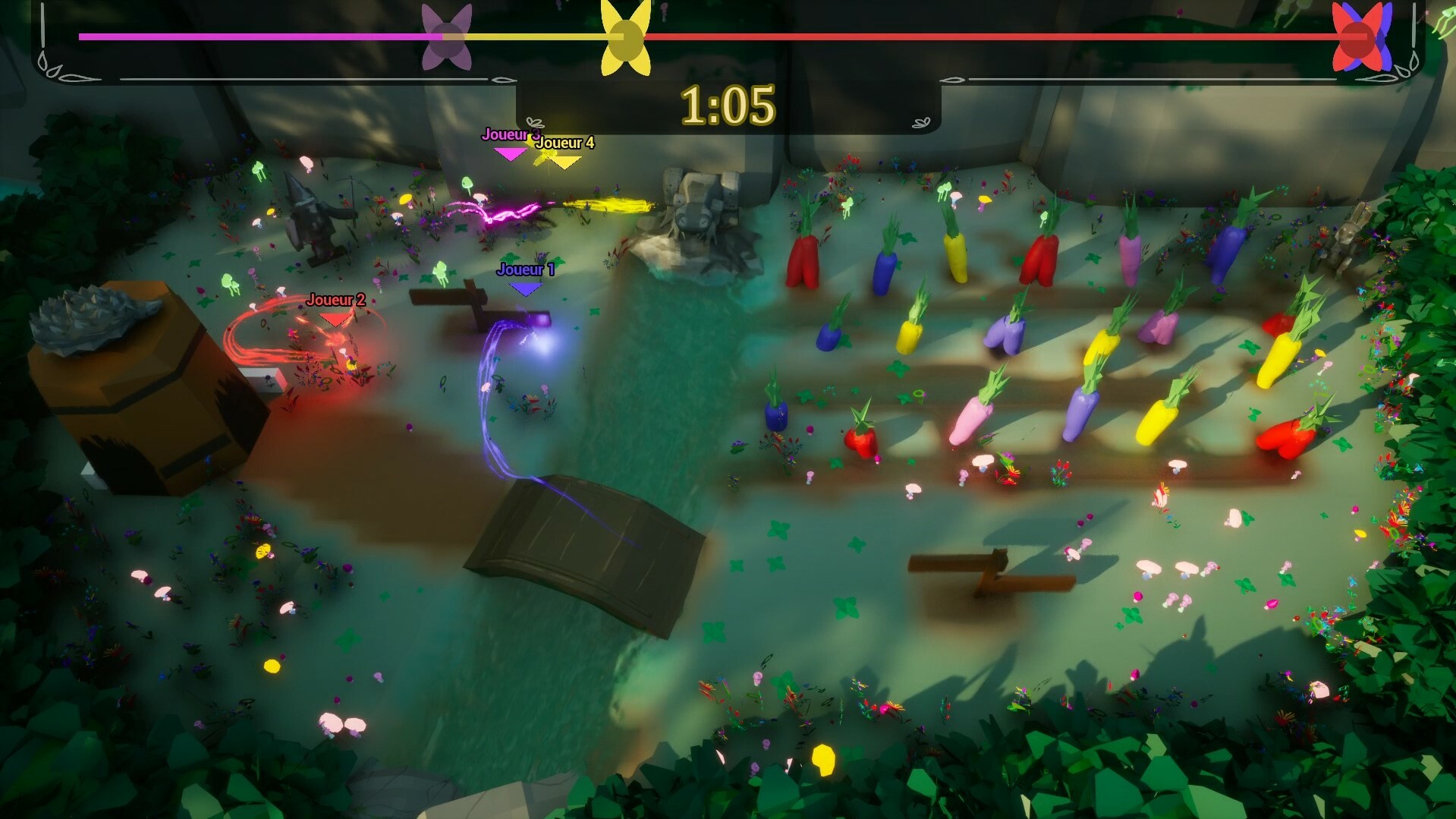
Task: Expand the blue arrow beneath Joueur 1
Action: 526,287
